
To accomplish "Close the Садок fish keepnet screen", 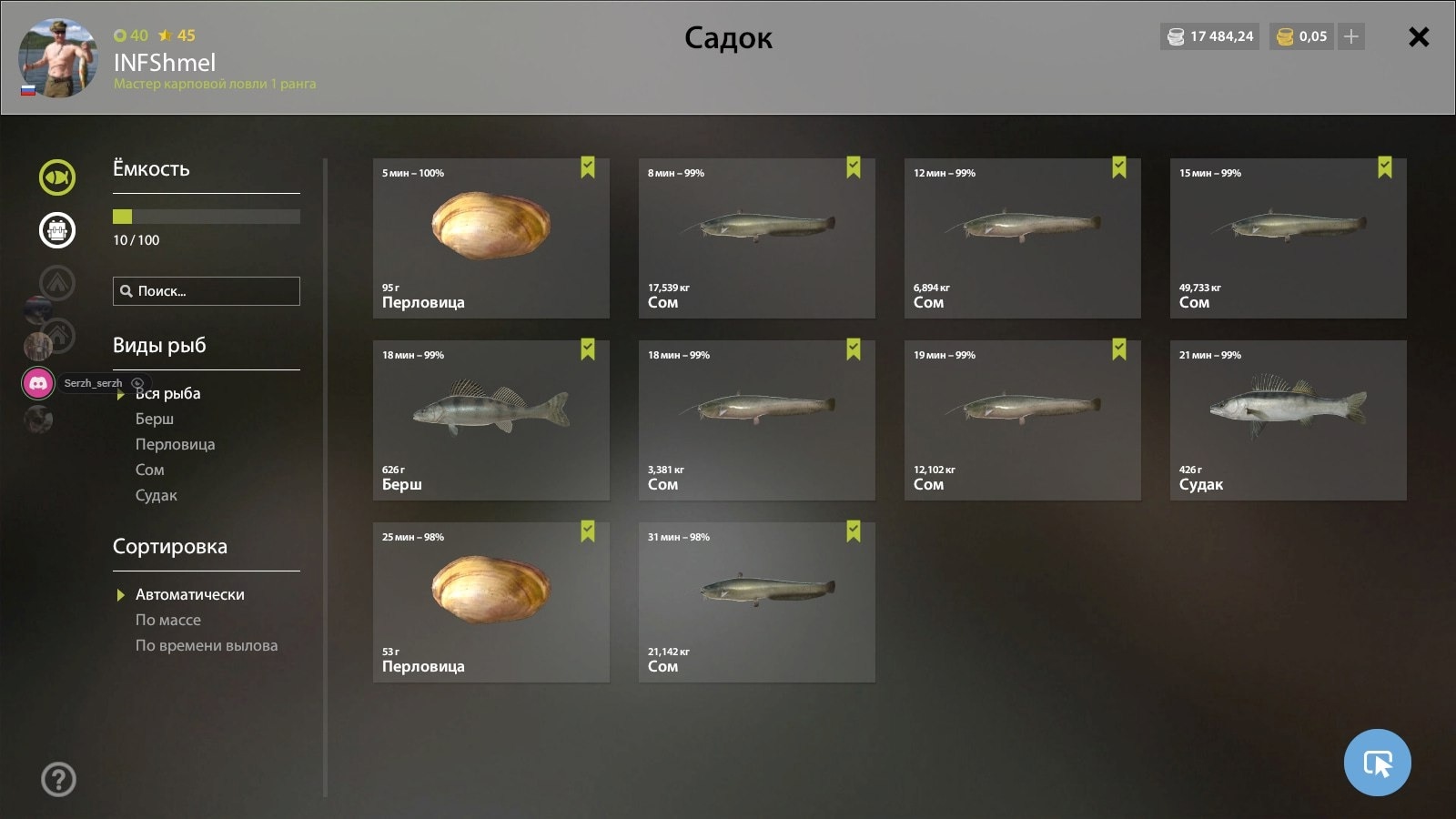I will (x=1418, y=37).
